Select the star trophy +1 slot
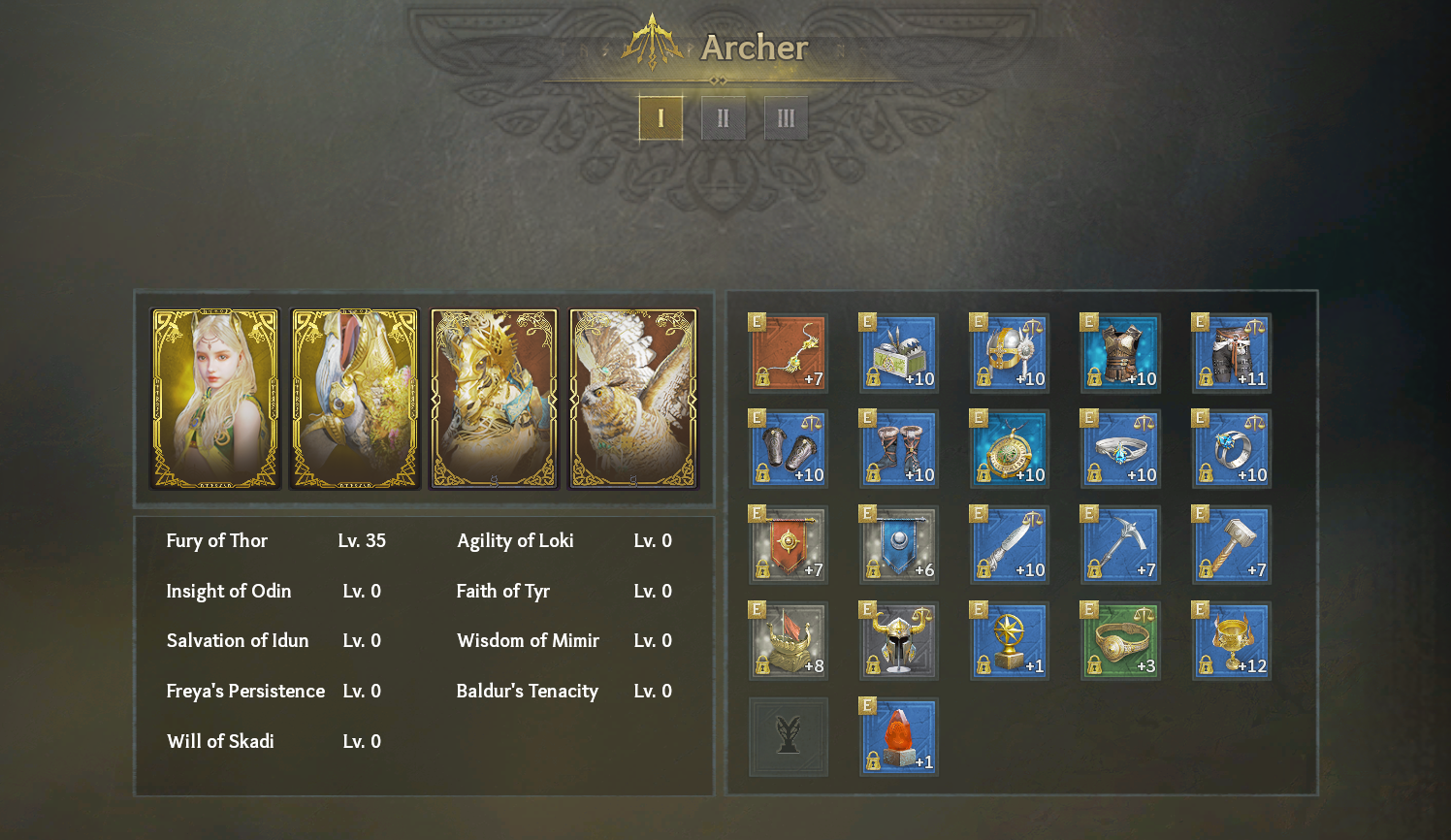The height and width of the screenshot is (840, 1451). (1010, 641)
